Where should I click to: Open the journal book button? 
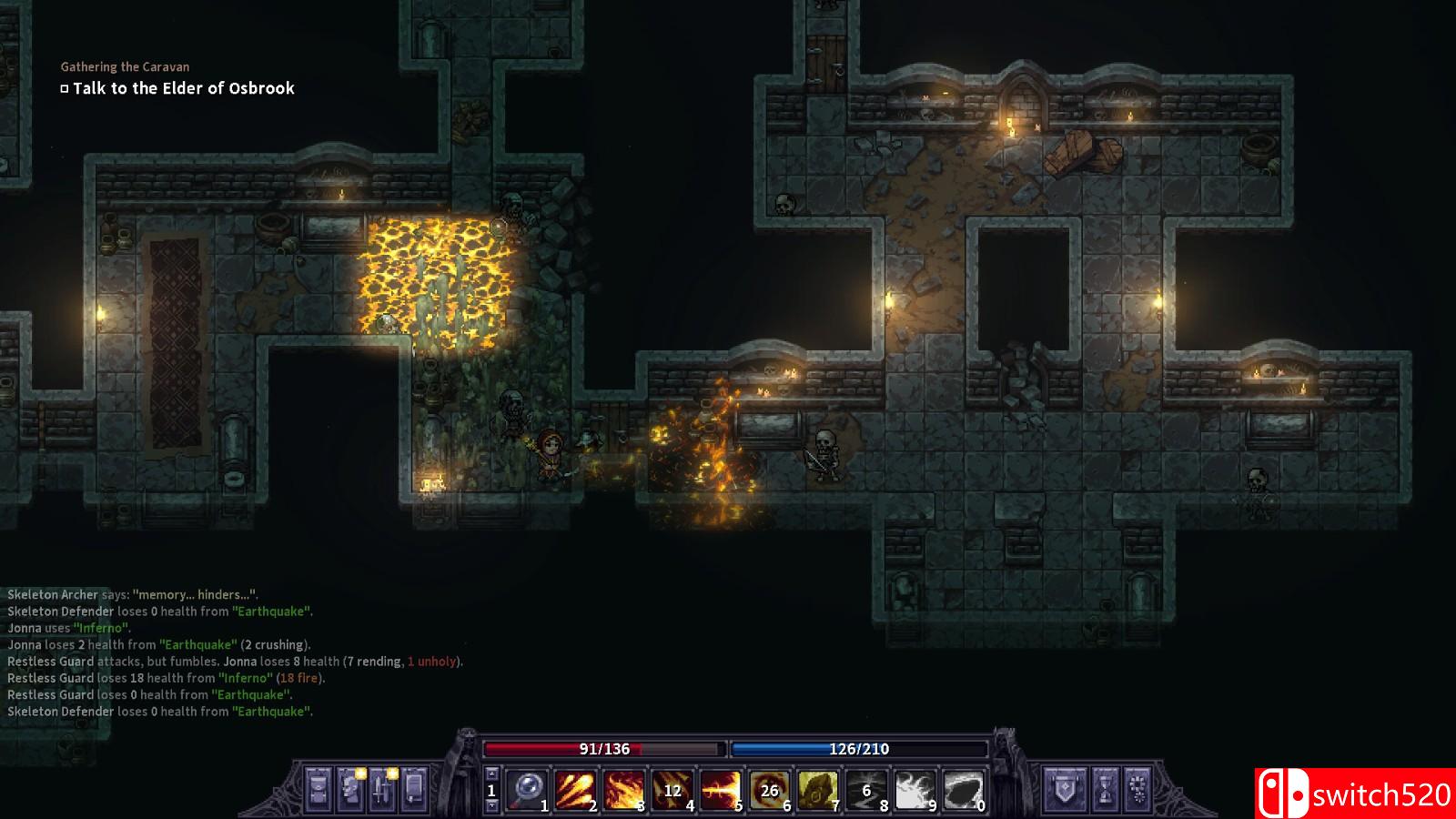[x=413, y=788]
